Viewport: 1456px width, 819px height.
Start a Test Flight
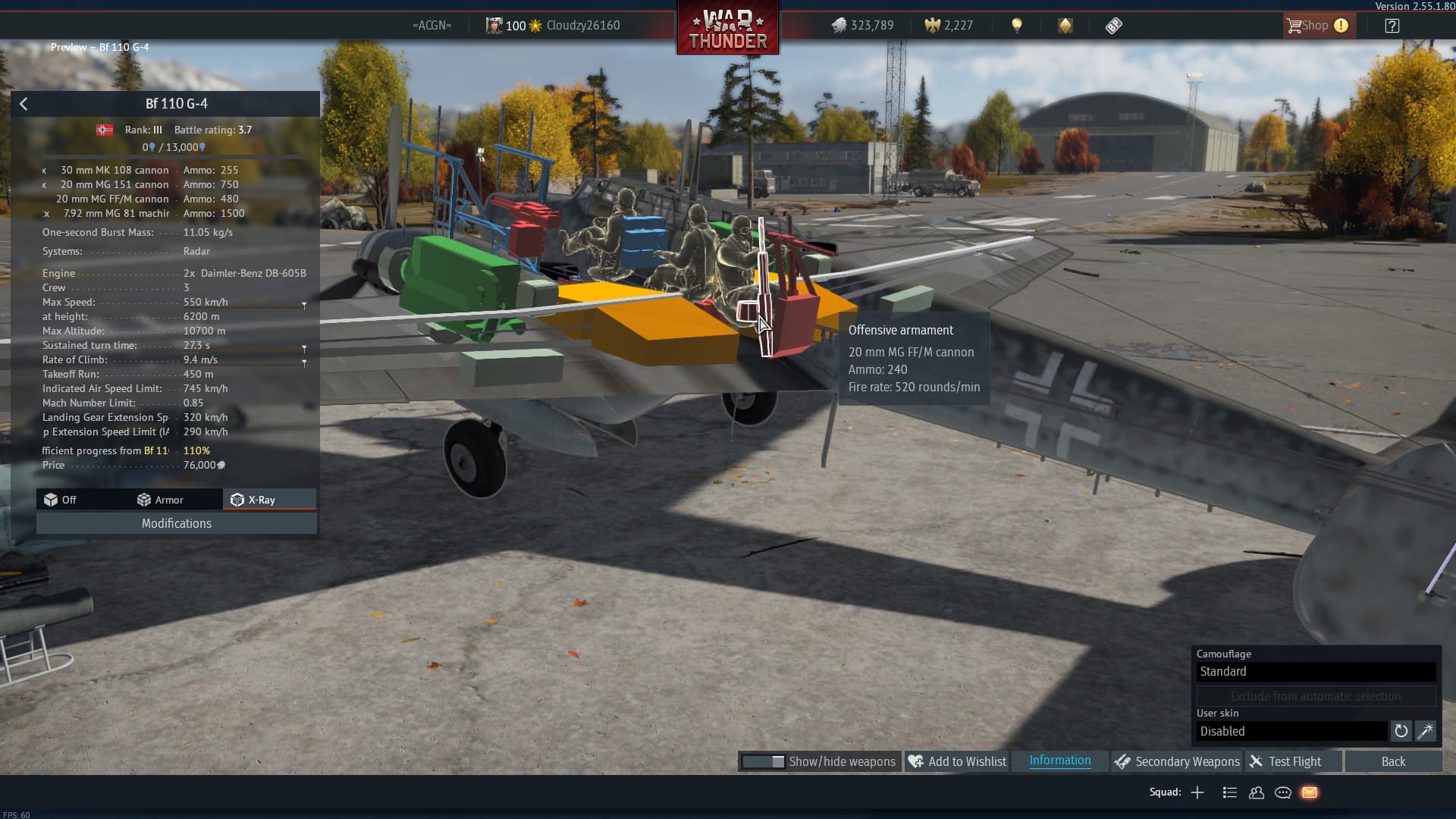coord(1285,761)
